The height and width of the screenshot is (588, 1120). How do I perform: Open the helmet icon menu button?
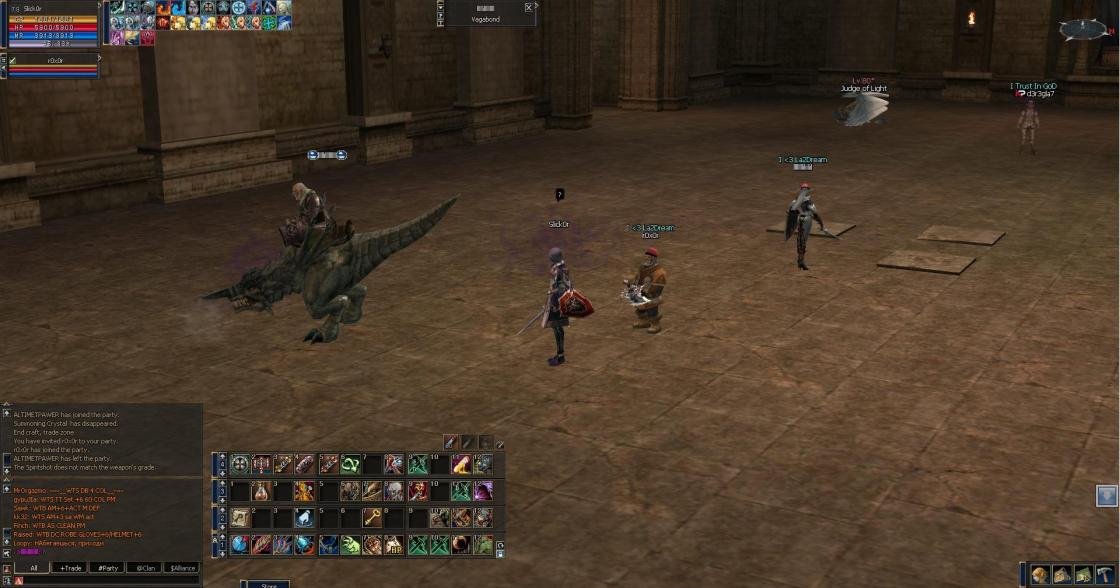[x=1040, y=575]
